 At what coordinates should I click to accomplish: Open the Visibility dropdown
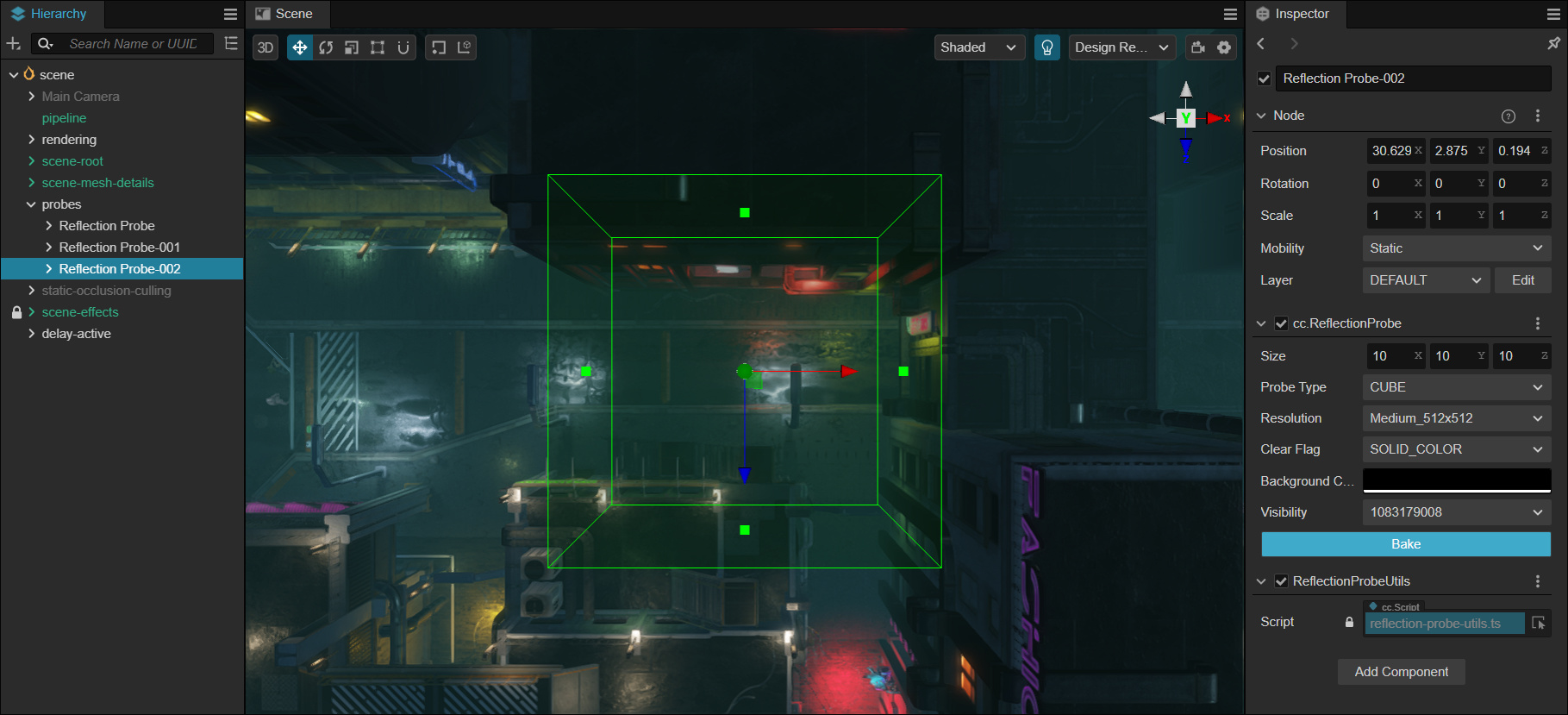point(1456,512)
